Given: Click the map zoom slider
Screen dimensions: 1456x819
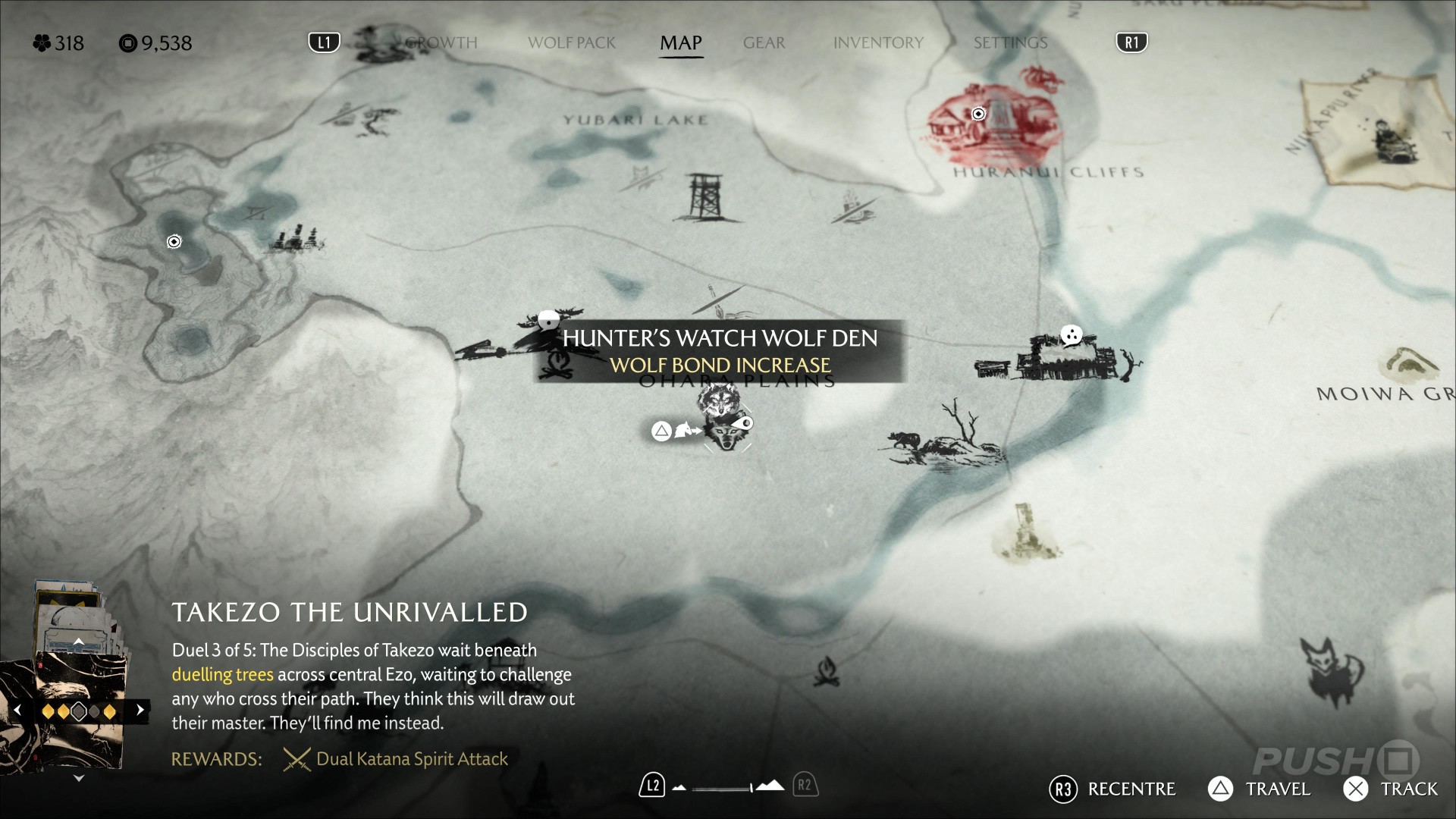Looking at the screenshot, I should click(724, 787).
